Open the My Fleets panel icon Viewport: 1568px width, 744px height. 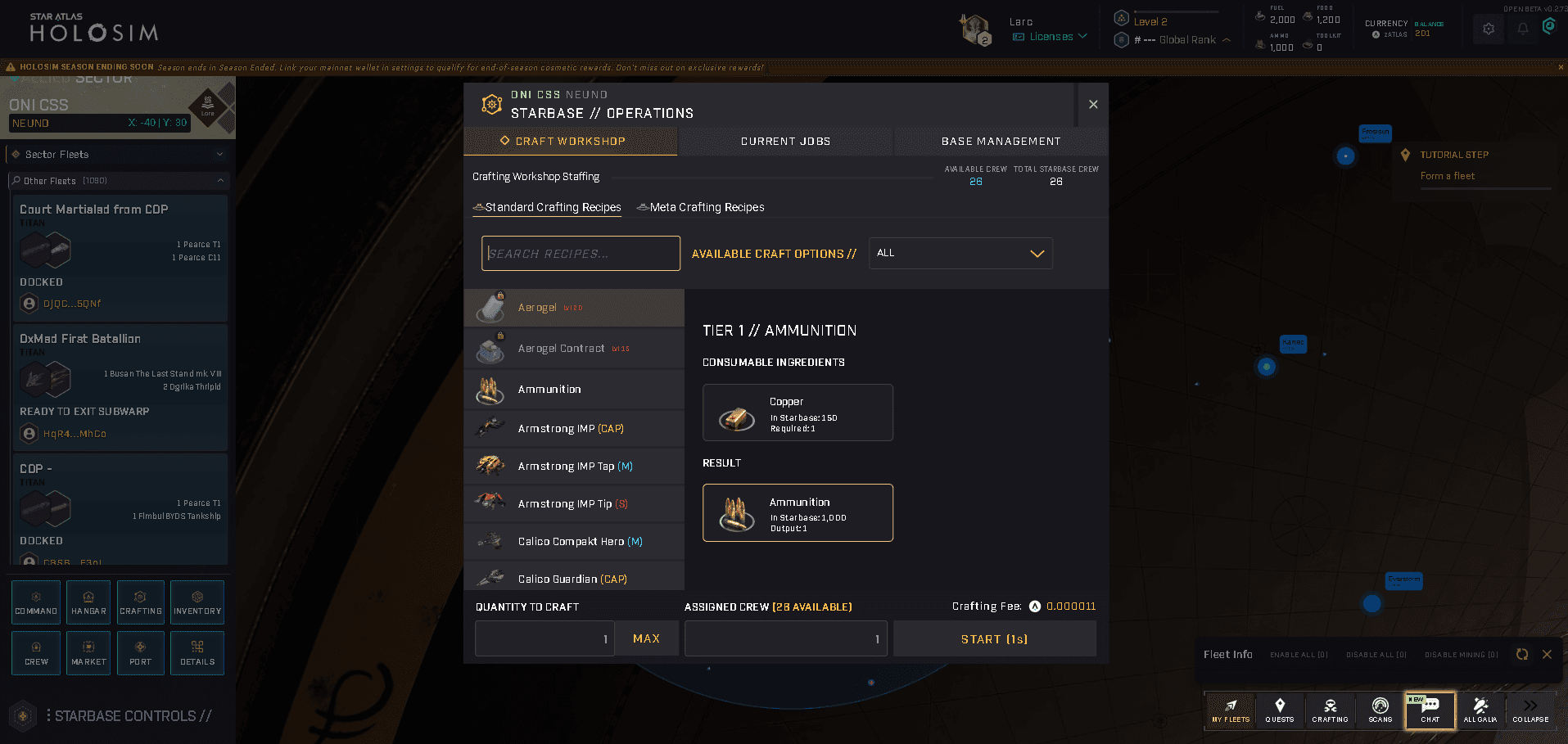click(x=1229, y=710)
